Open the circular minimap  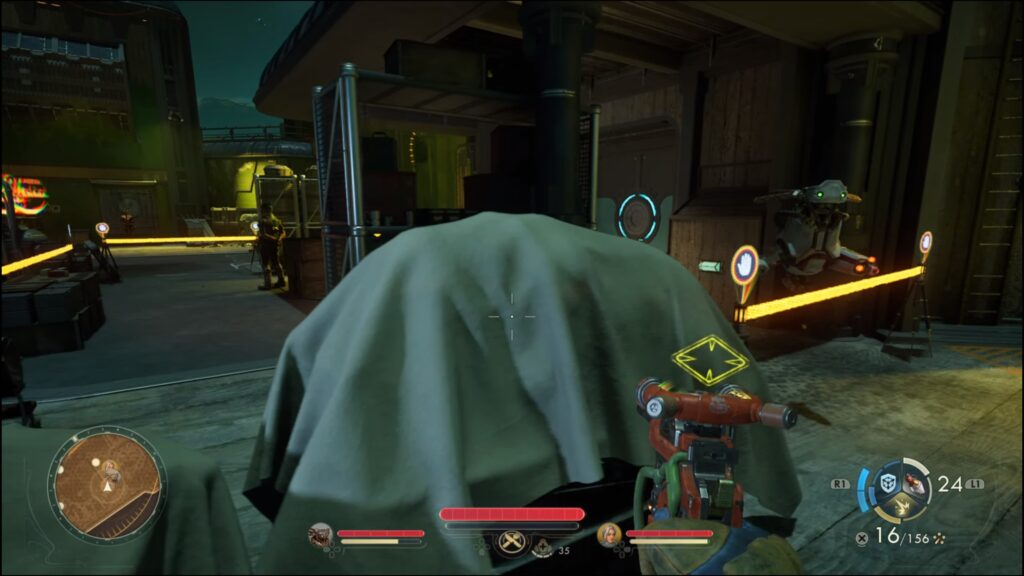pos(107,484)
